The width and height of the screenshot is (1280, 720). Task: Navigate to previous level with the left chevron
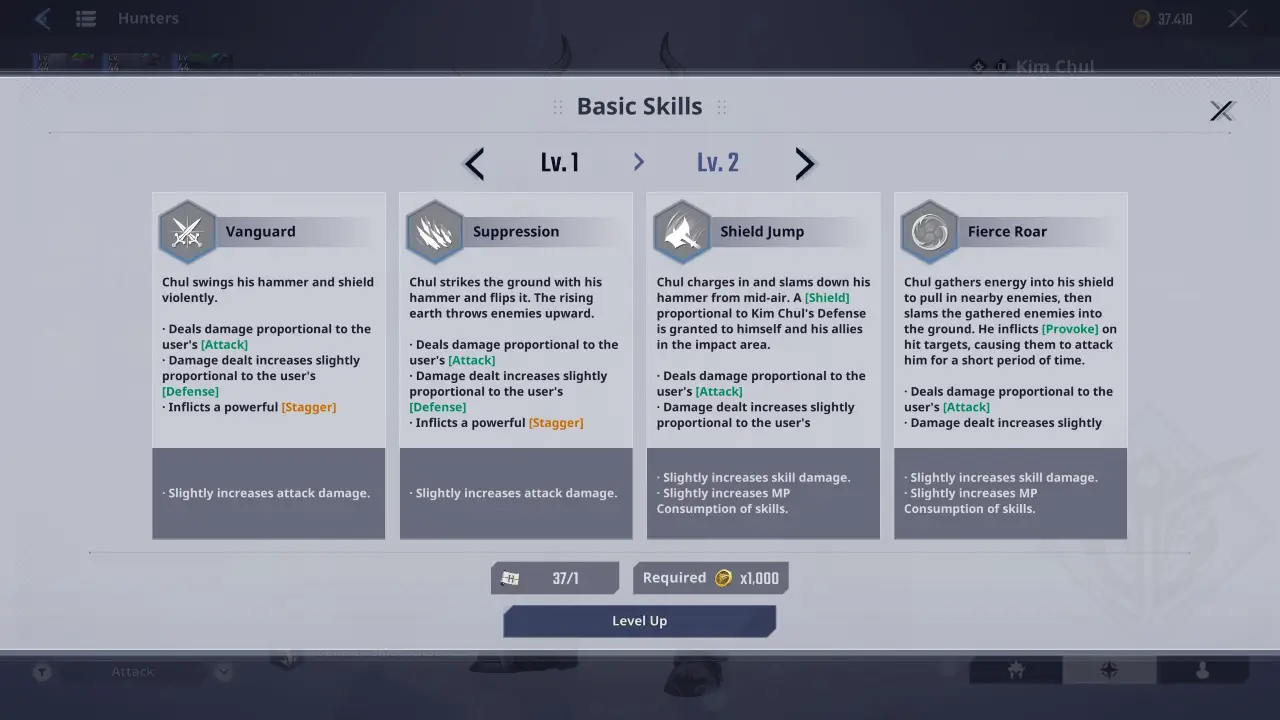(x=473, y=163)
